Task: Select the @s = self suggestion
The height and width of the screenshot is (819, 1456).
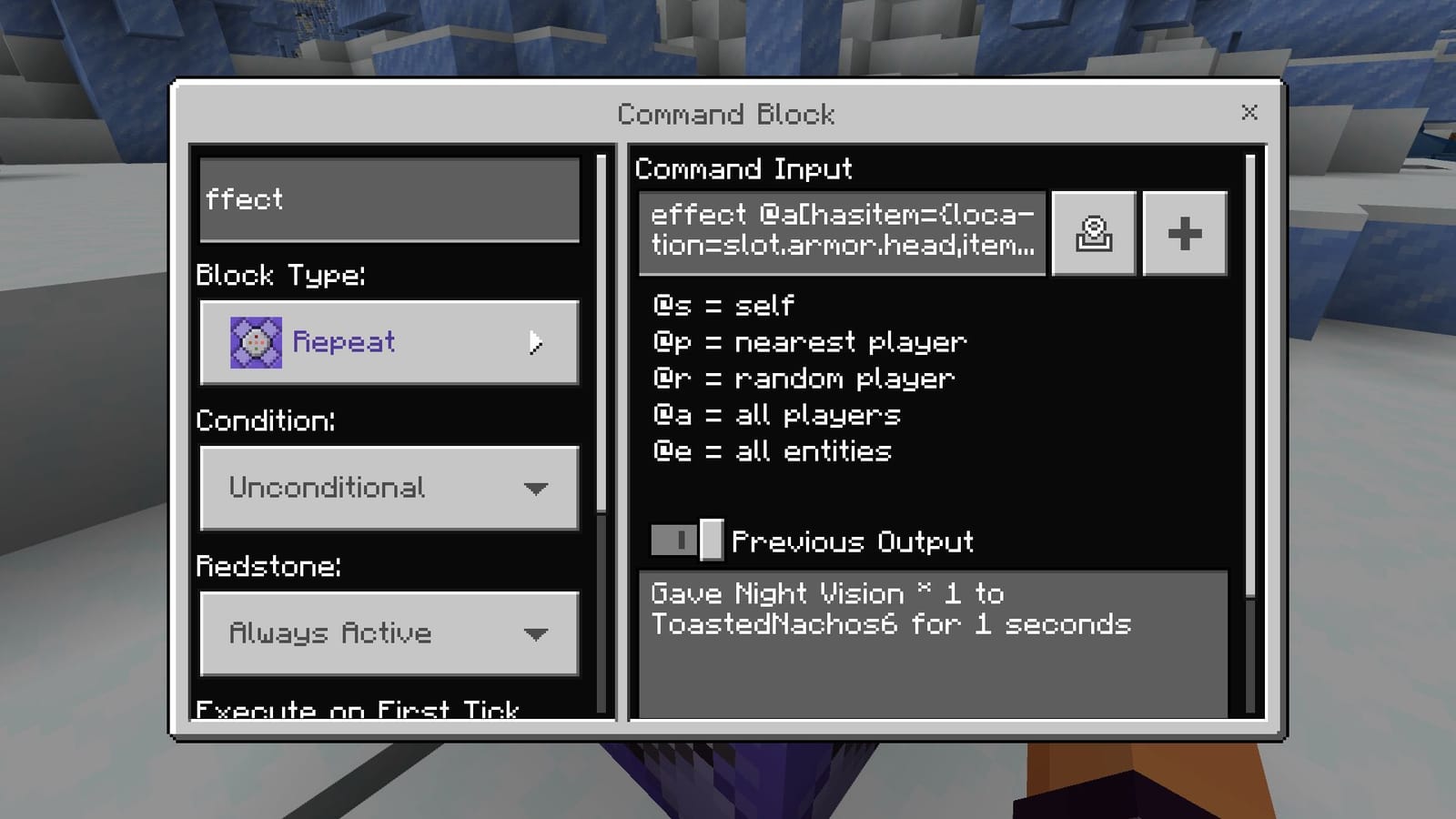Action: pos(723,305)
